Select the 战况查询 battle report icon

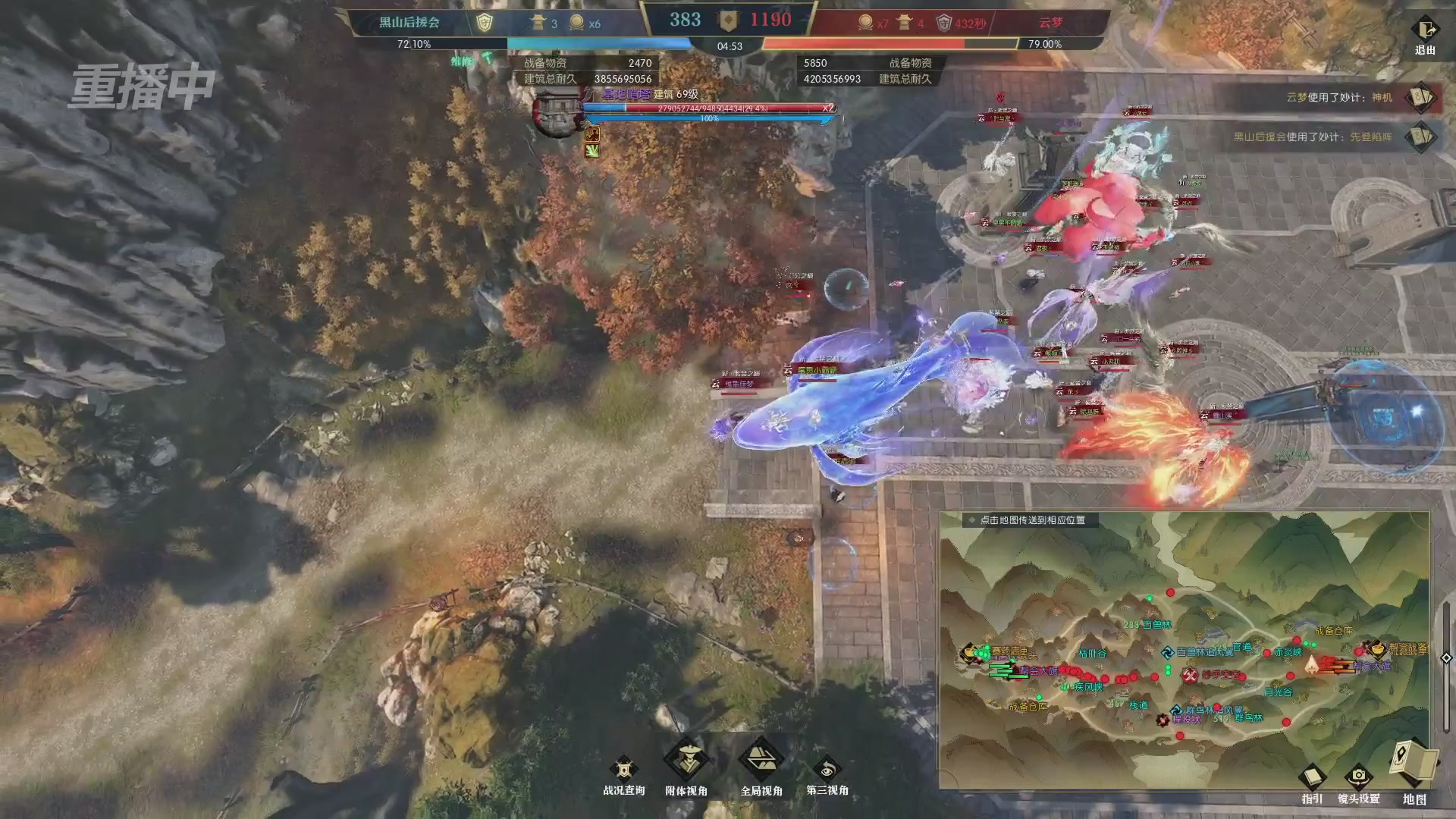point(623,766)
